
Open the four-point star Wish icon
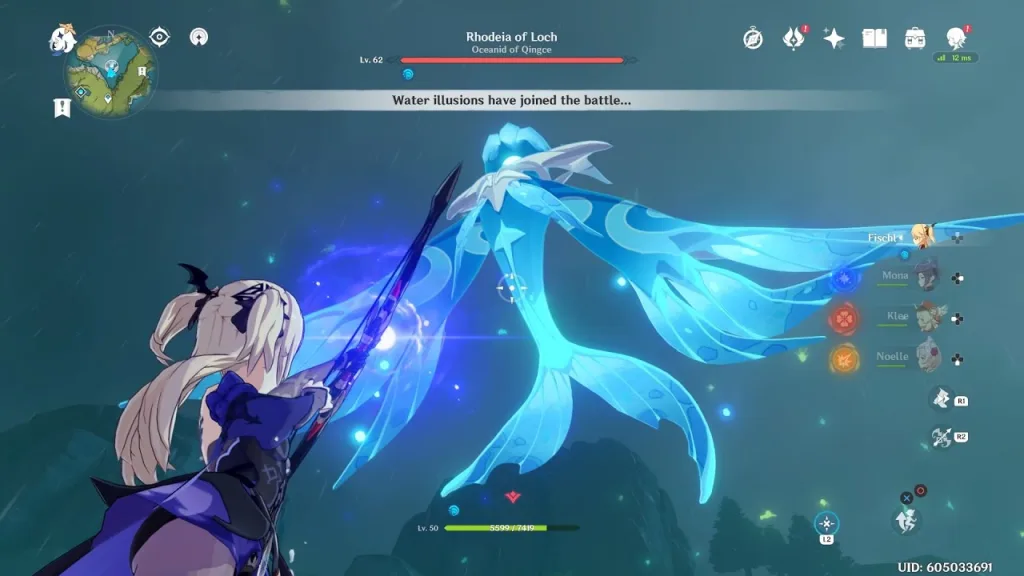(834, 39)
